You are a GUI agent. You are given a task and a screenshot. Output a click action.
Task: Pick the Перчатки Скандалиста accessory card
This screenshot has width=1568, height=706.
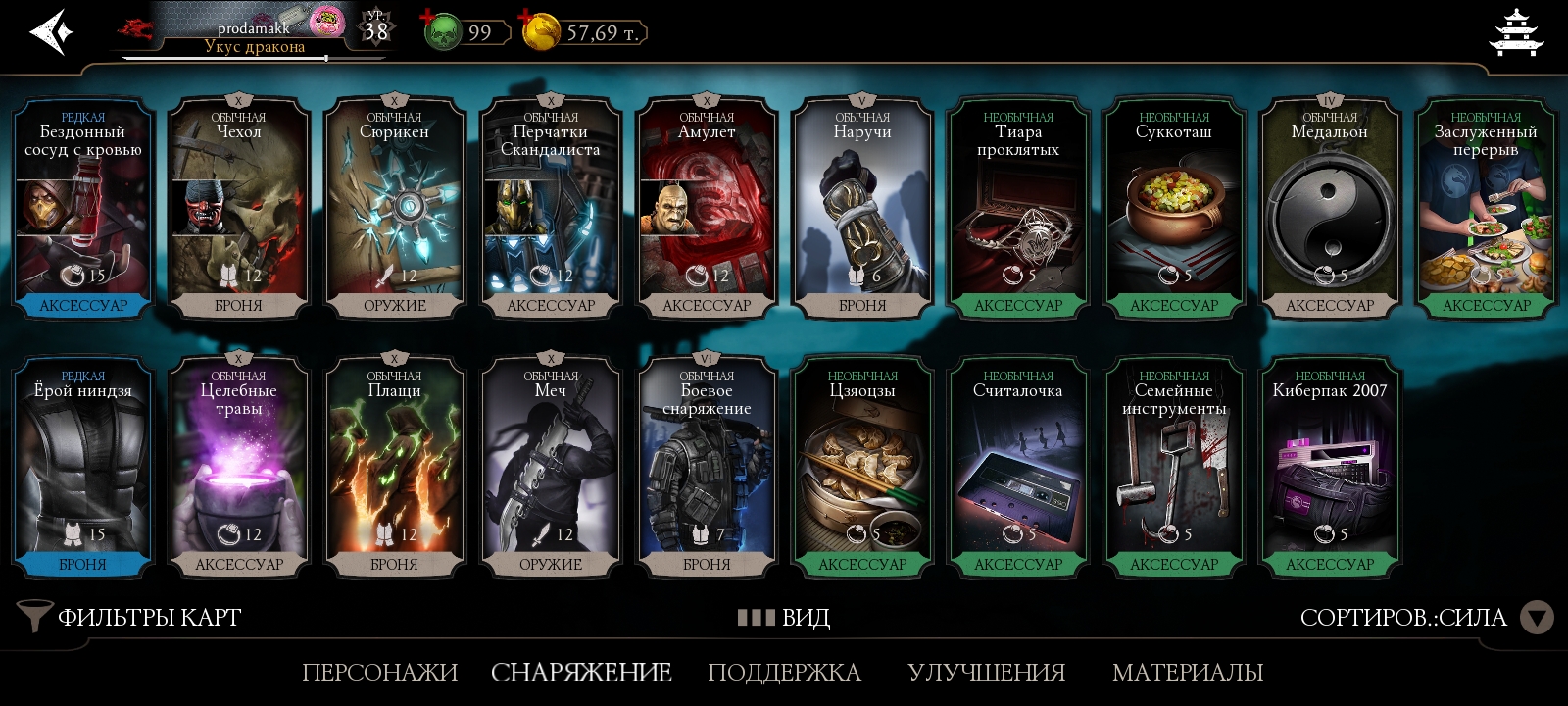(x=551, y=208)
